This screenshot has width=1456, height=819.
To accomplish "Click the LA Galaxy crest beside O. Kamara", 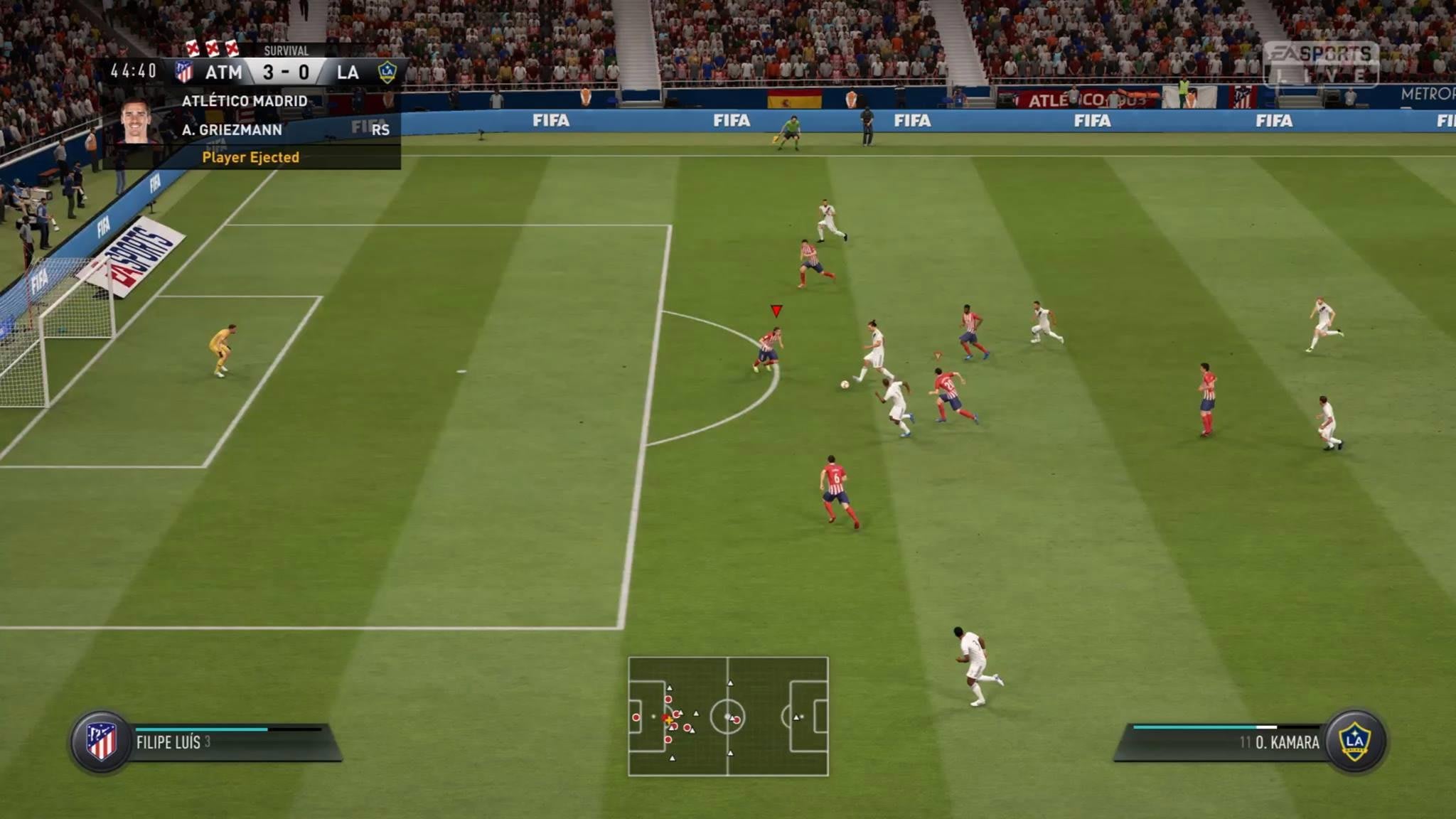I will tap(1354, 741).
